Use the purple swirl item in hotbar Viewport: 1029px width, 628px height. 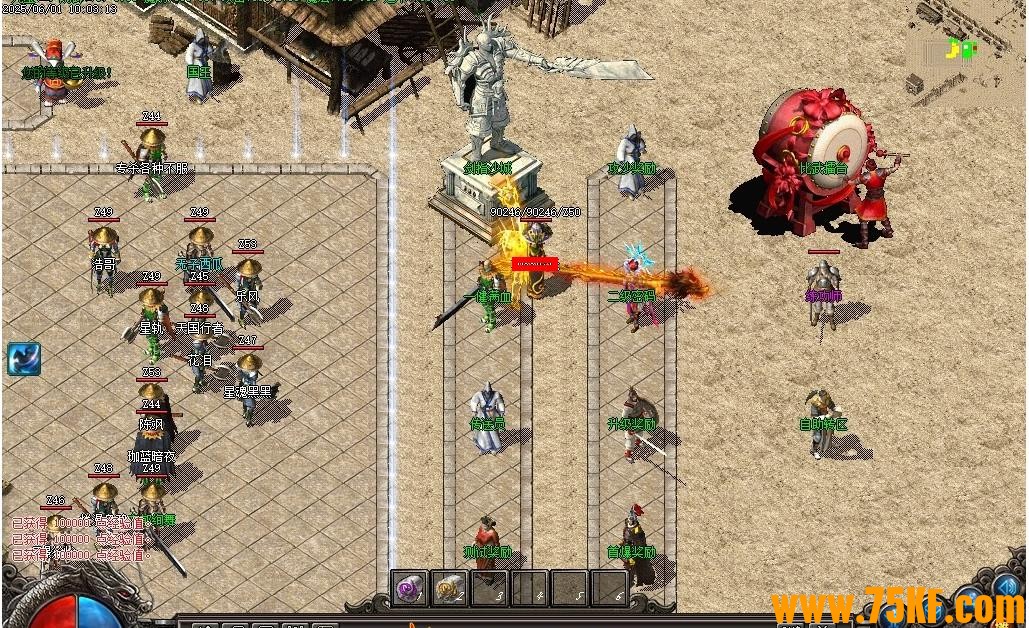[x=409, y=588]
